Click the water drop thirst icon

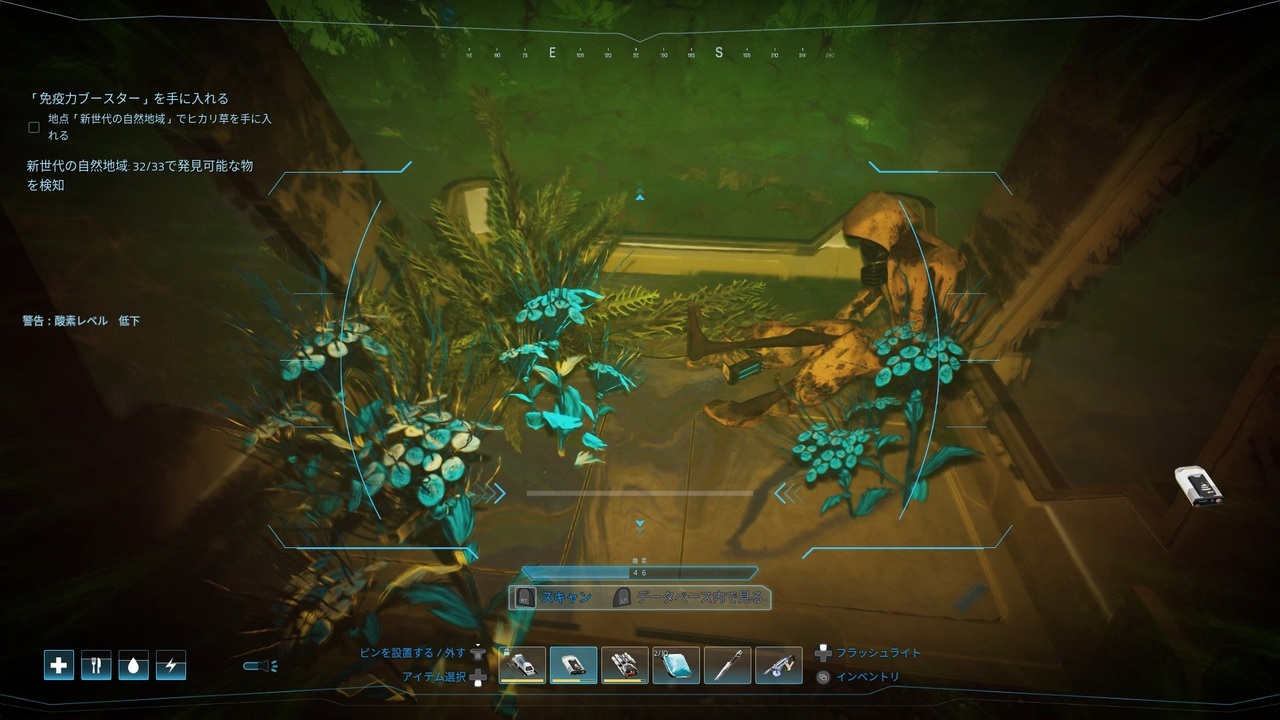133,665
